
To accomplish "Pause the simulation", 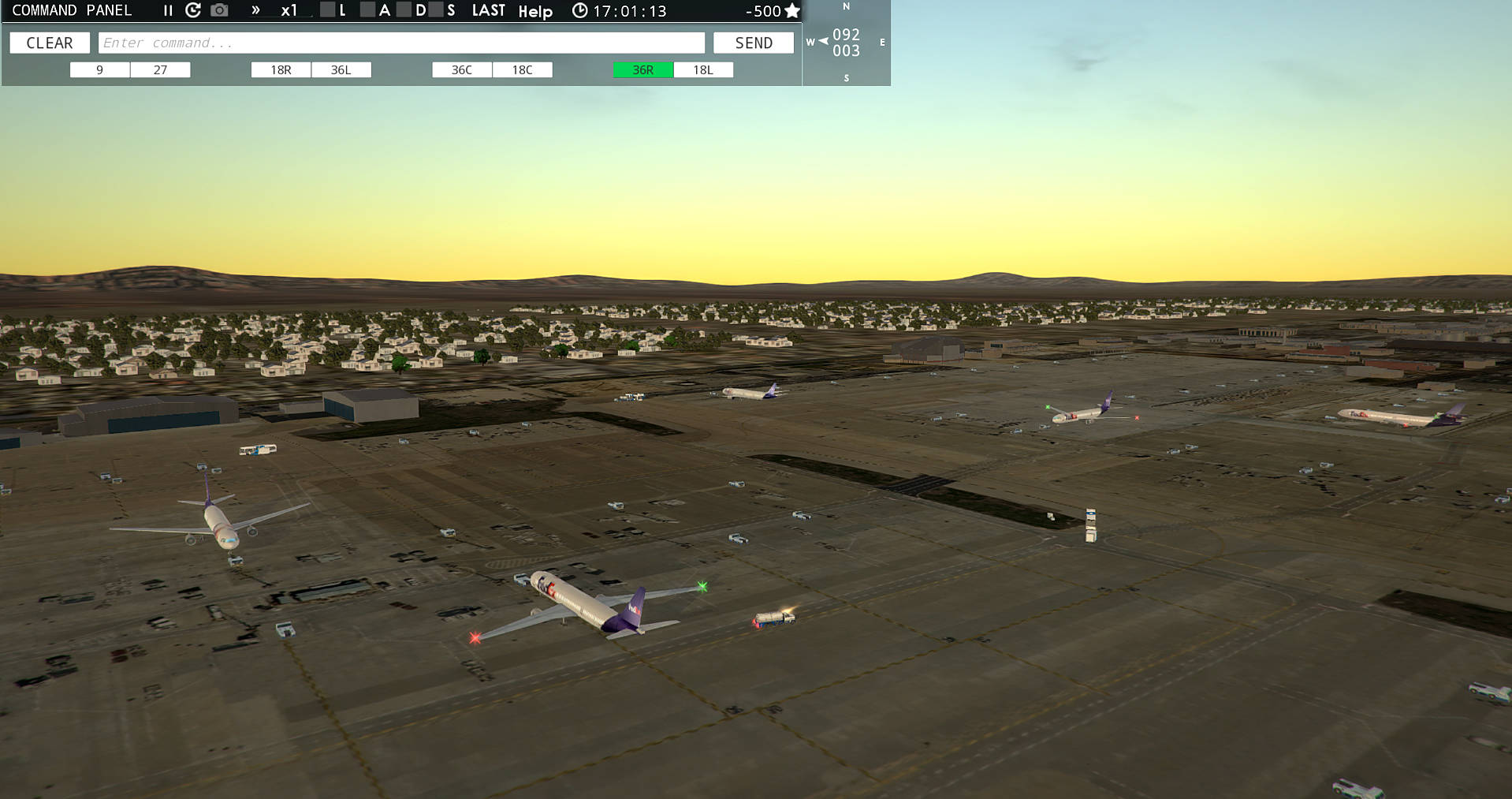I will point(167,10).
